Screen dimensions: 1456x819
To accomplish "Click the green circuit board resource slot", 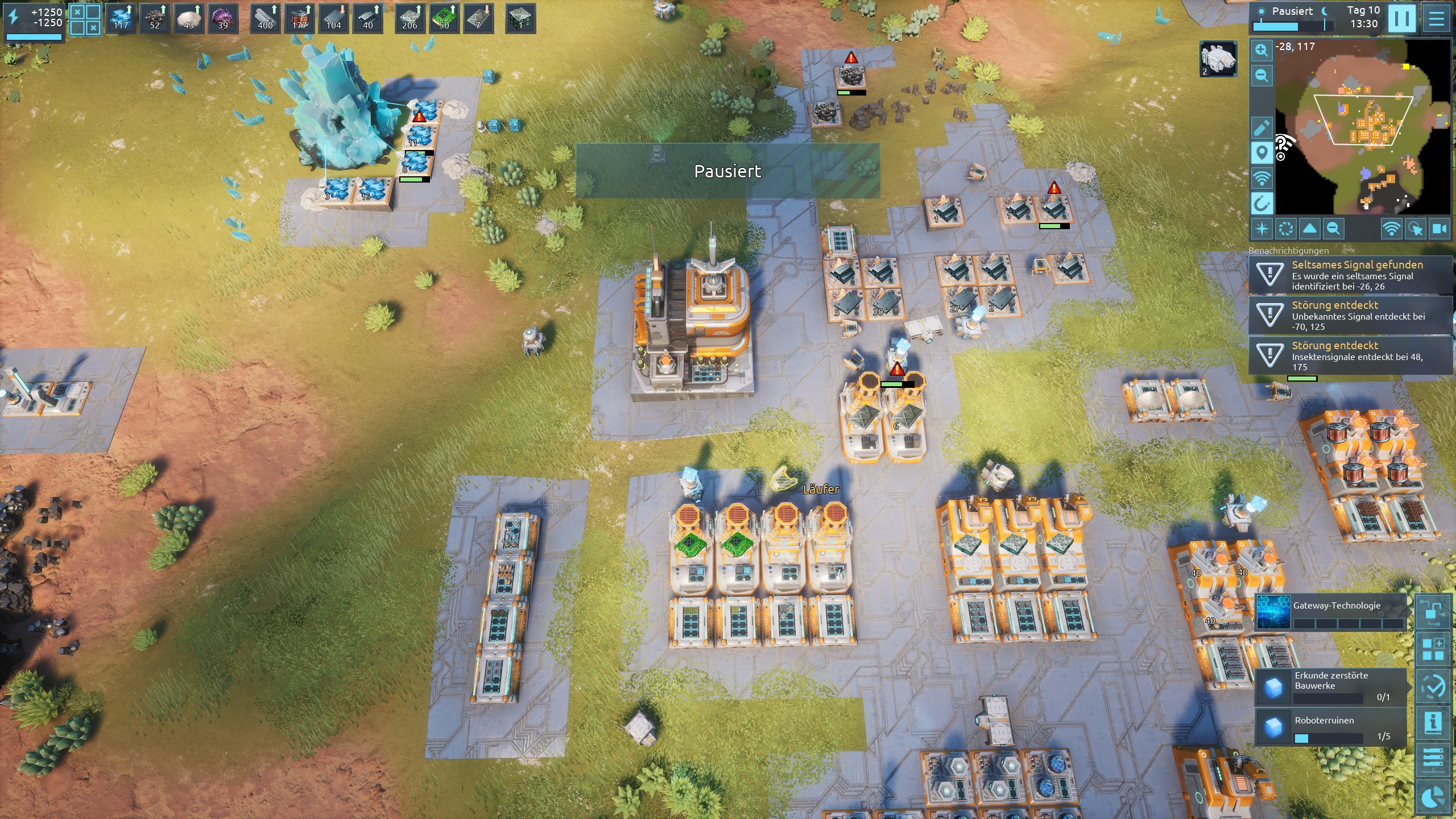I will click(x=444, y=19).
